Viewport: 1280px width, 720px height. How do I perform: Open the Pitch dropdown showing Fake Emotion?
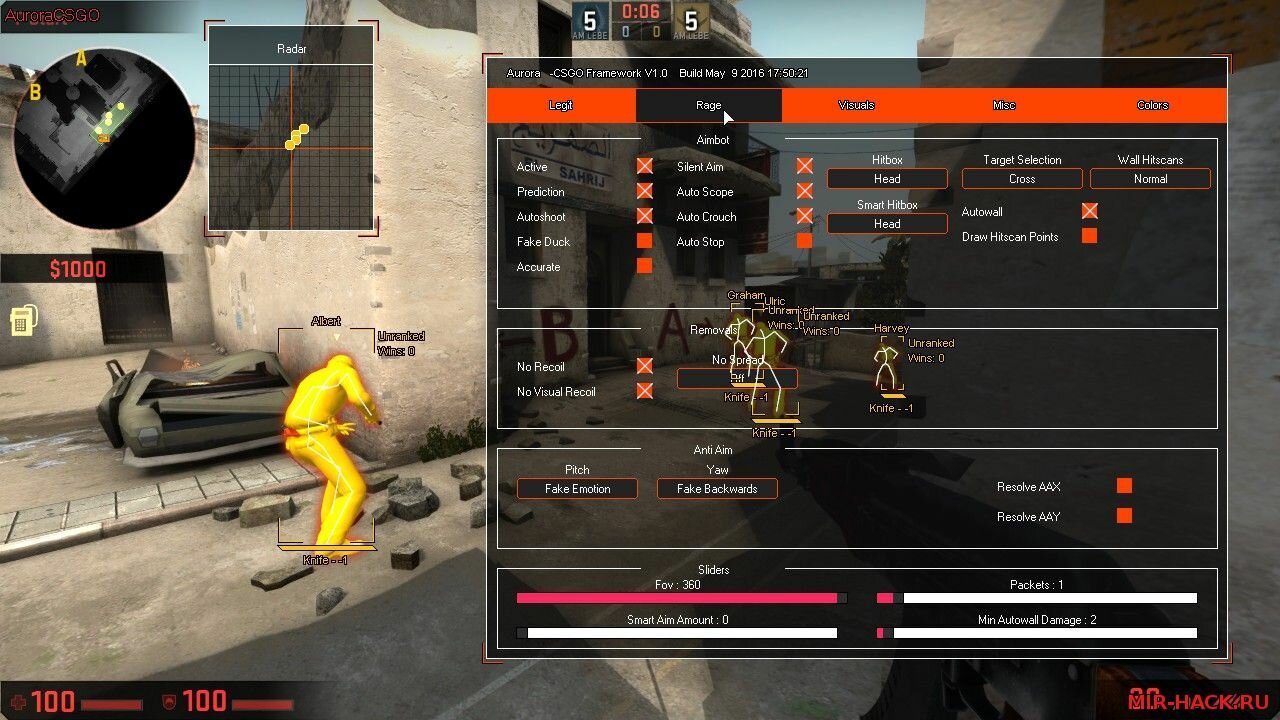(577, 489)
